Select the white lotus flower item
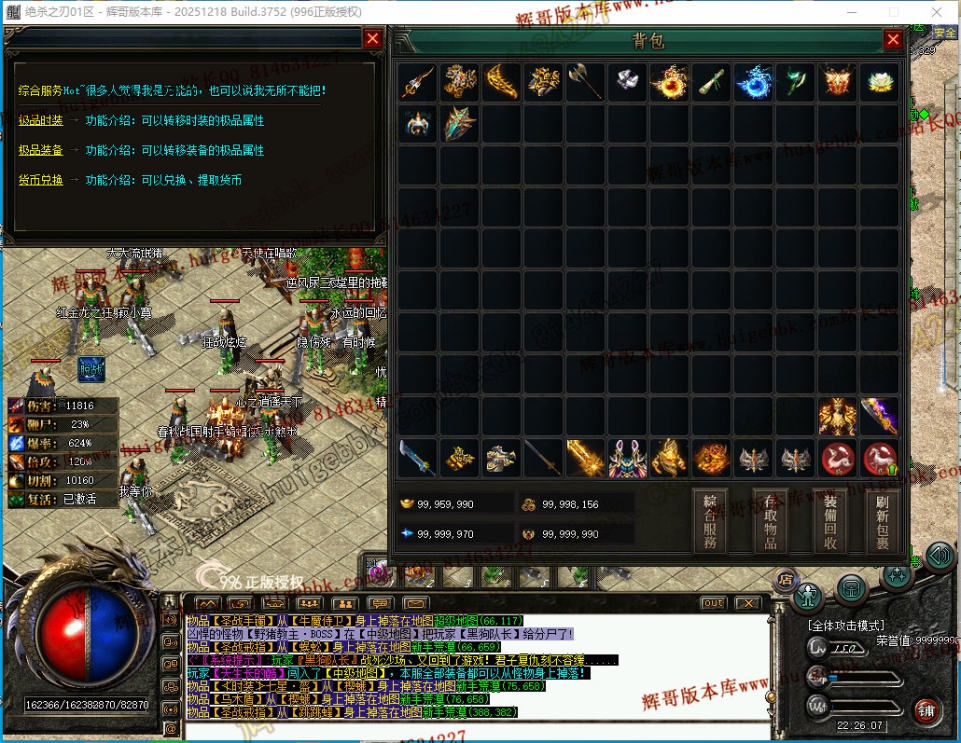Screen dimensions: 961x743 (x=879, y=81)
